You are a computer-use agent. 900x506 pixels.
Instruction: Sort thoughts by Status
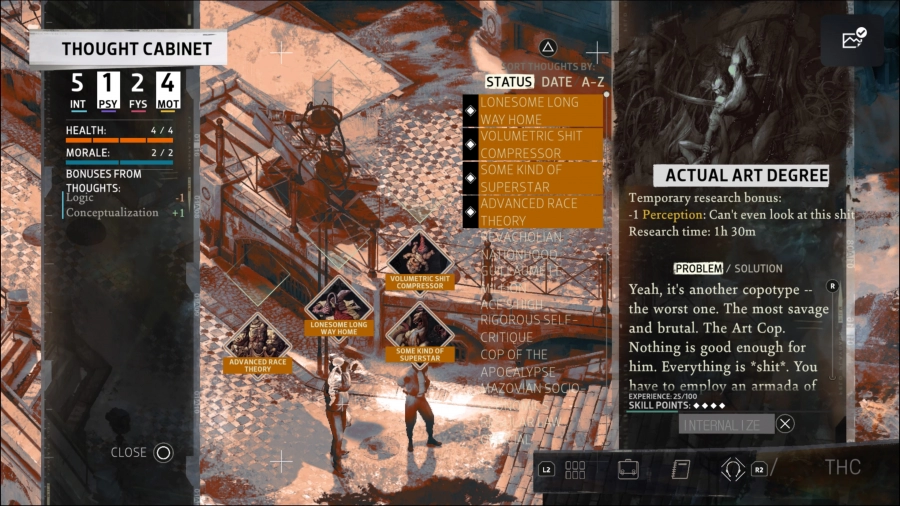(509, 82)
